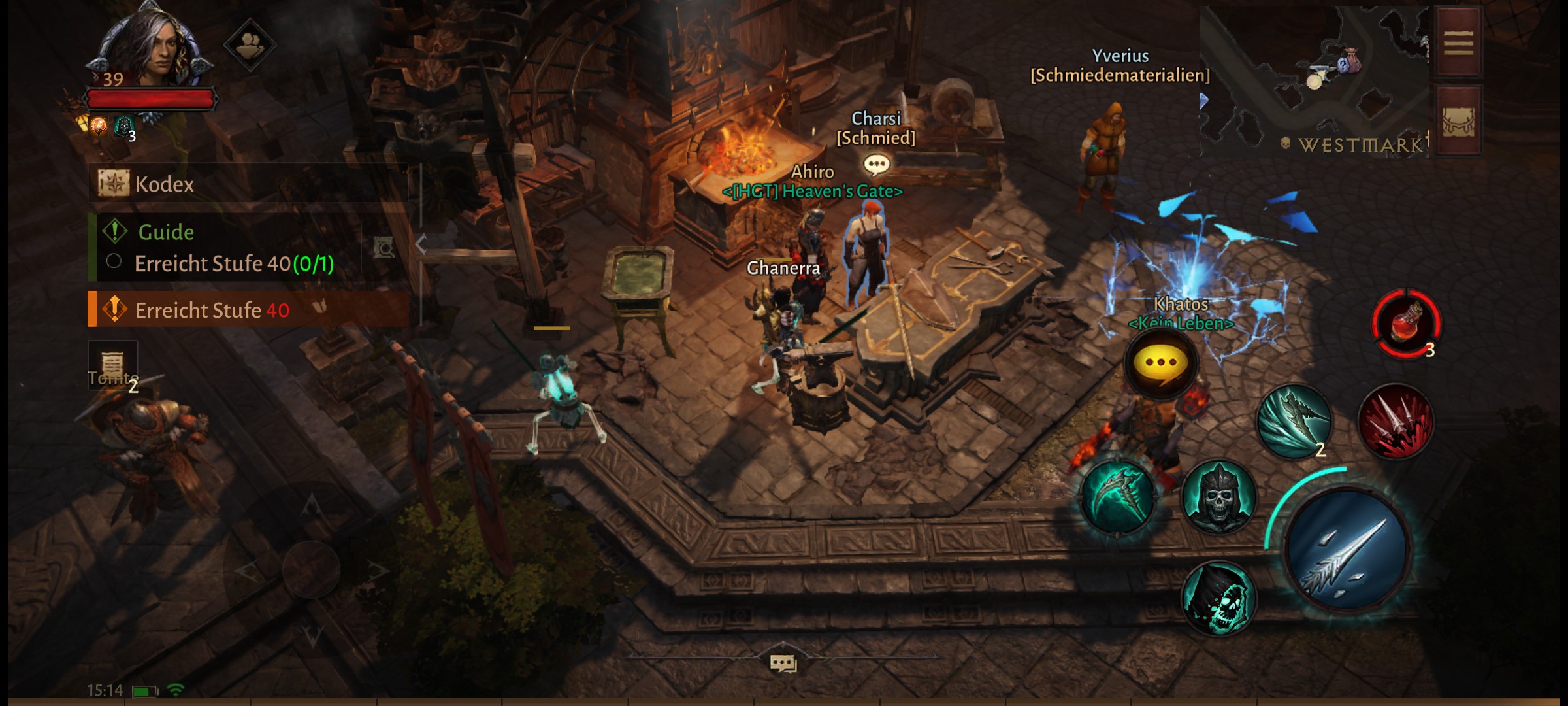Open the quest search icon beside Guide
Screen dimensions: 1568x706
point(384,248)
